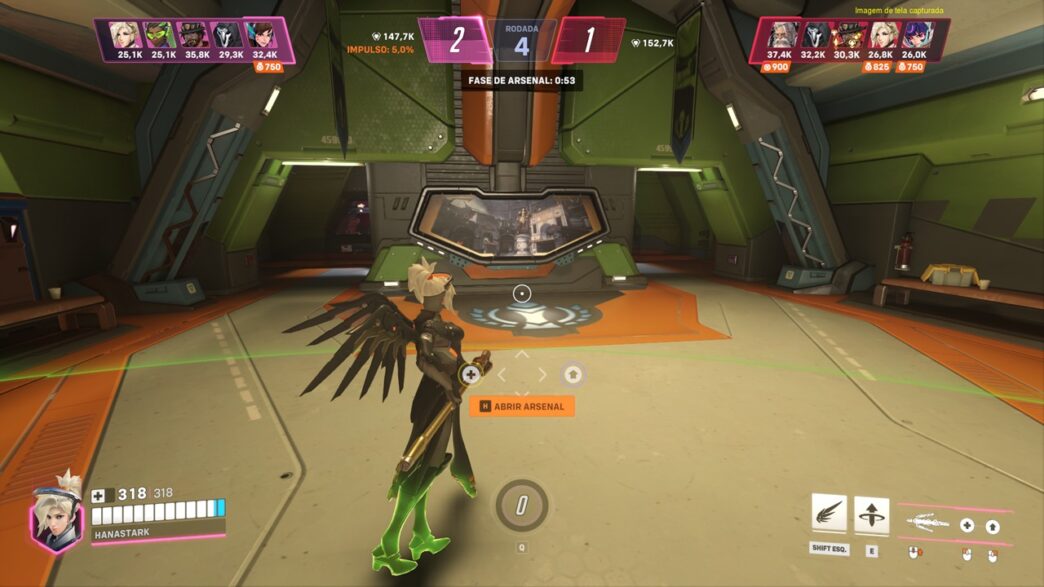Click the purple team score showing 2
Screen dimensions: 1044x587
456,40
